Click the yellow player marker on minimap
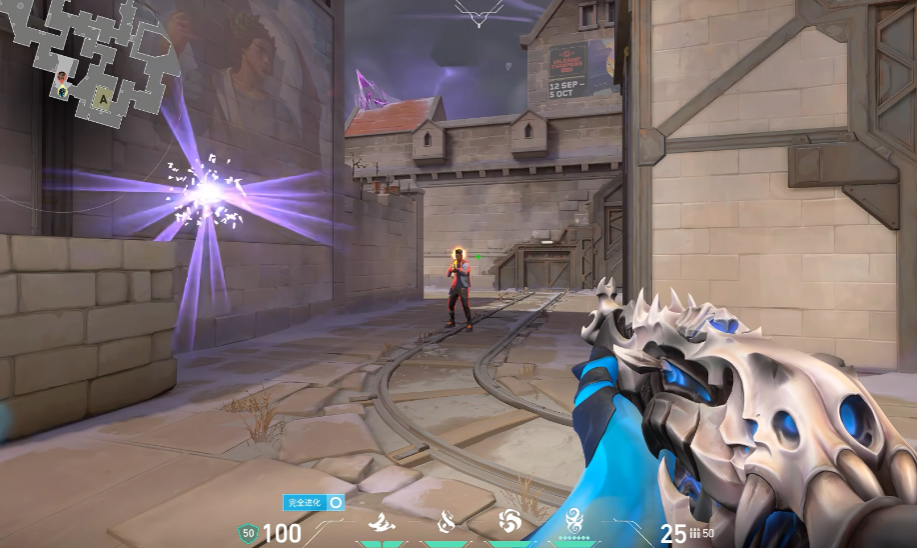Screen dimensions: 917x548 click(x=63, y=92)
